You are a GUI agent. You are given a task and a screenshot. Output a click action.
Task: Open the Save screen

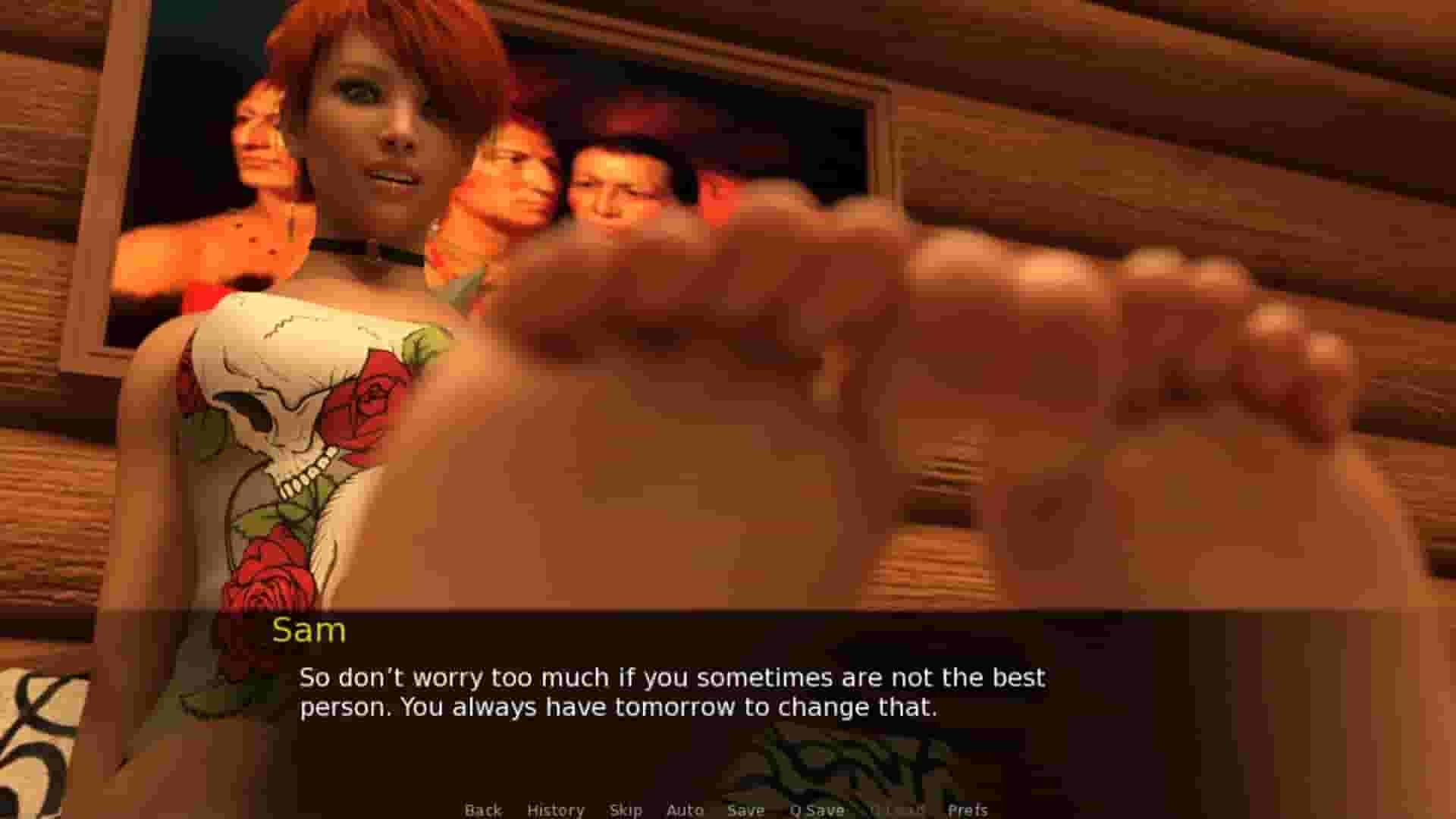[x=745, y=810]
